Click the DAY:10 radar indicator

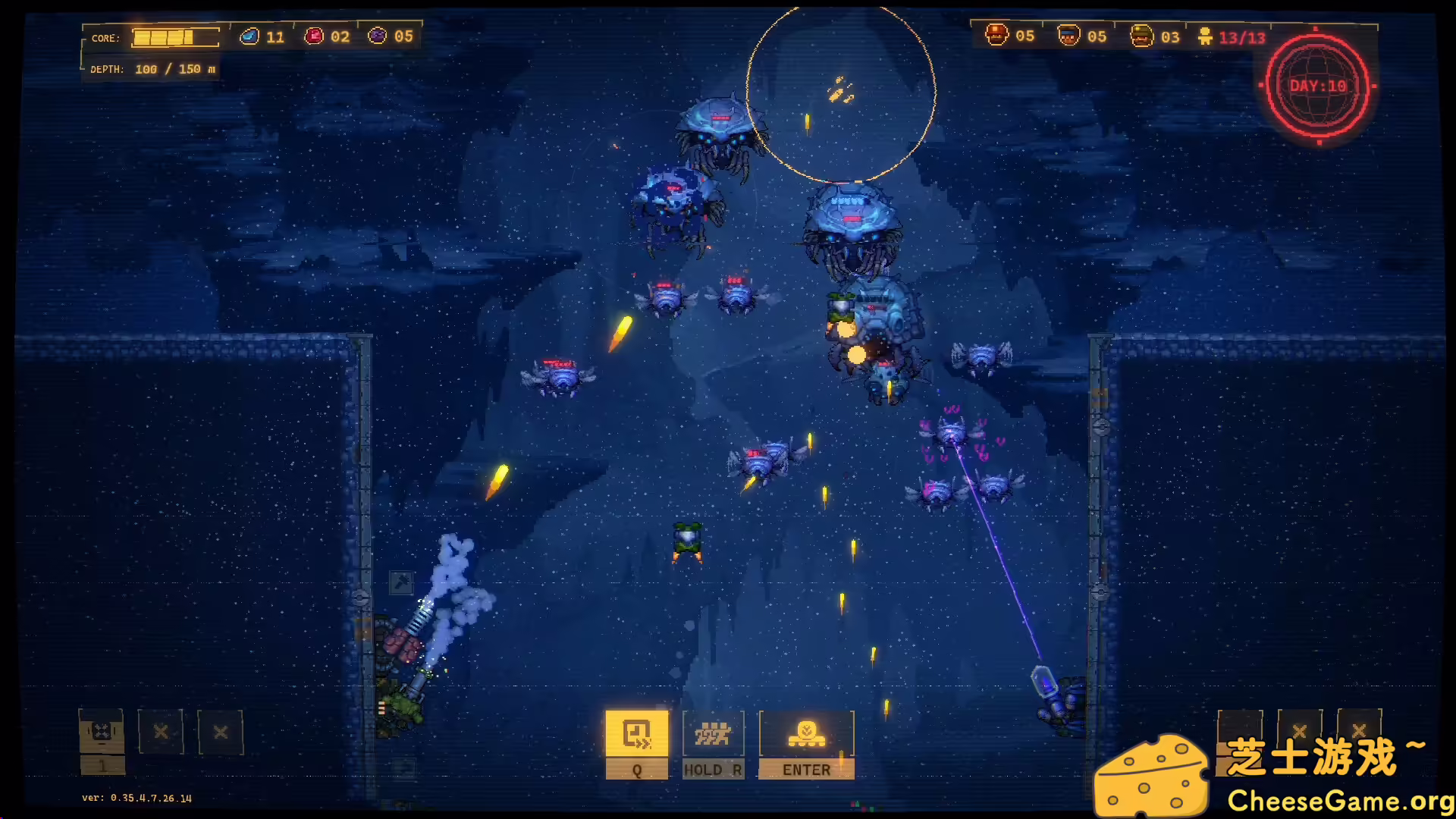[1316, 87]
